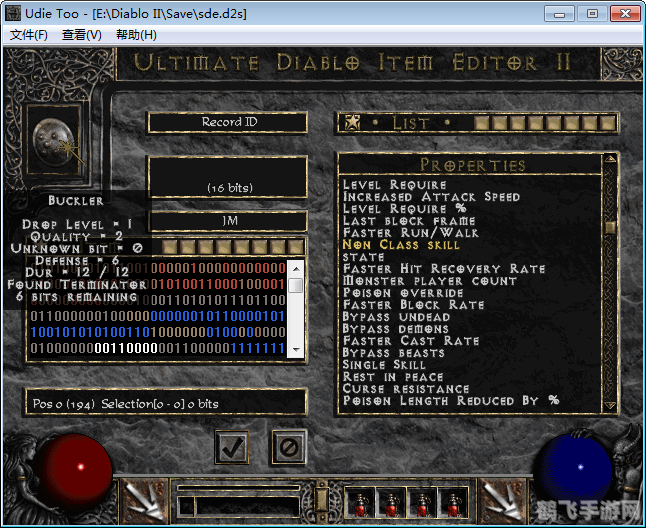Select the Level Require property
646x528 pixels.
coord(394,185)
